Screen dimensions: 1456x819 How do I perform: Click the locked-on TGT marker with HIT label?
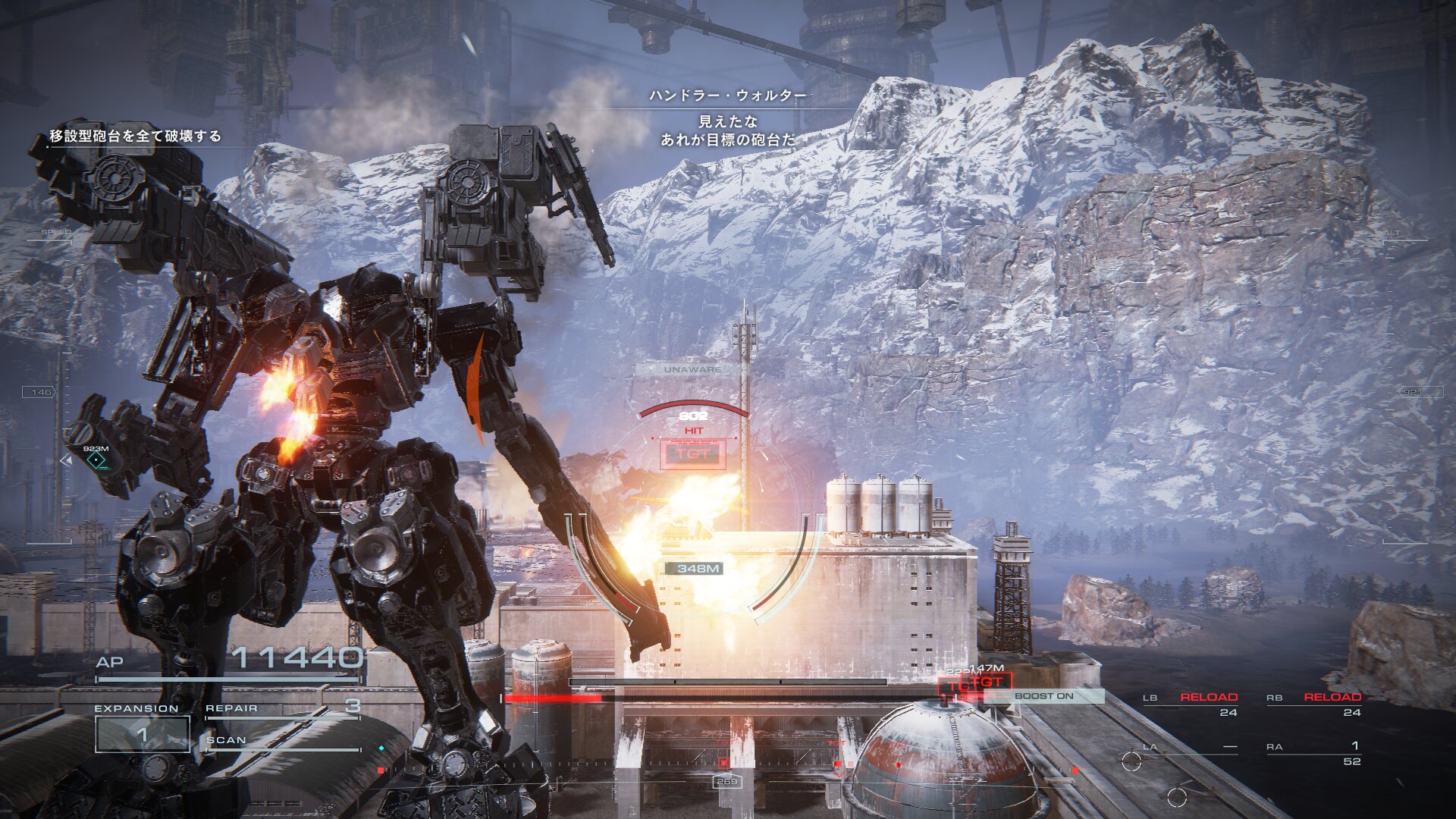pyautogui.click(x=693, y=454)
